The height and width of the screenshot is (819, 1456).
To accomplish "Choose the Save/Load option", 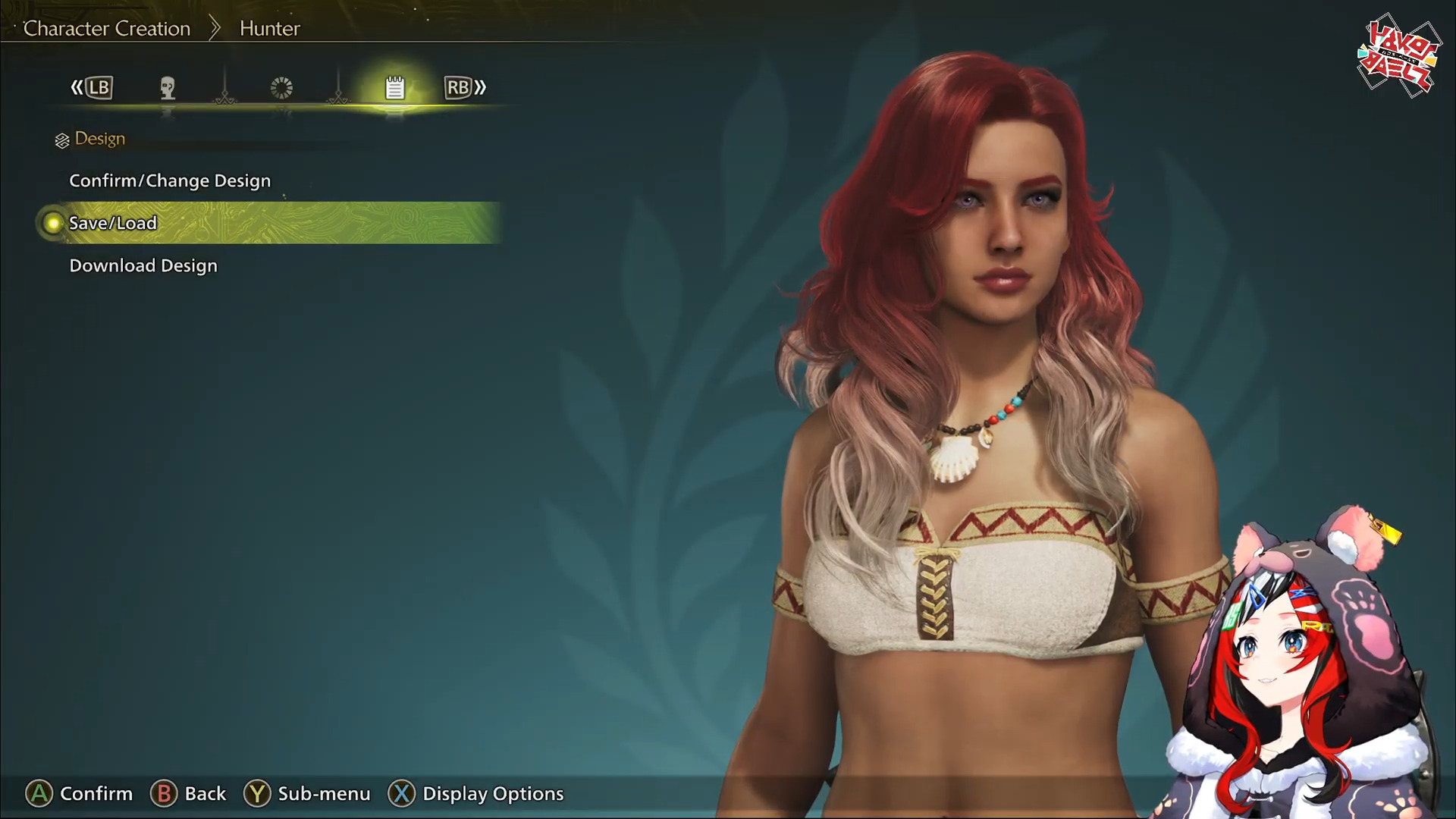I will click(x=113, y=223).
